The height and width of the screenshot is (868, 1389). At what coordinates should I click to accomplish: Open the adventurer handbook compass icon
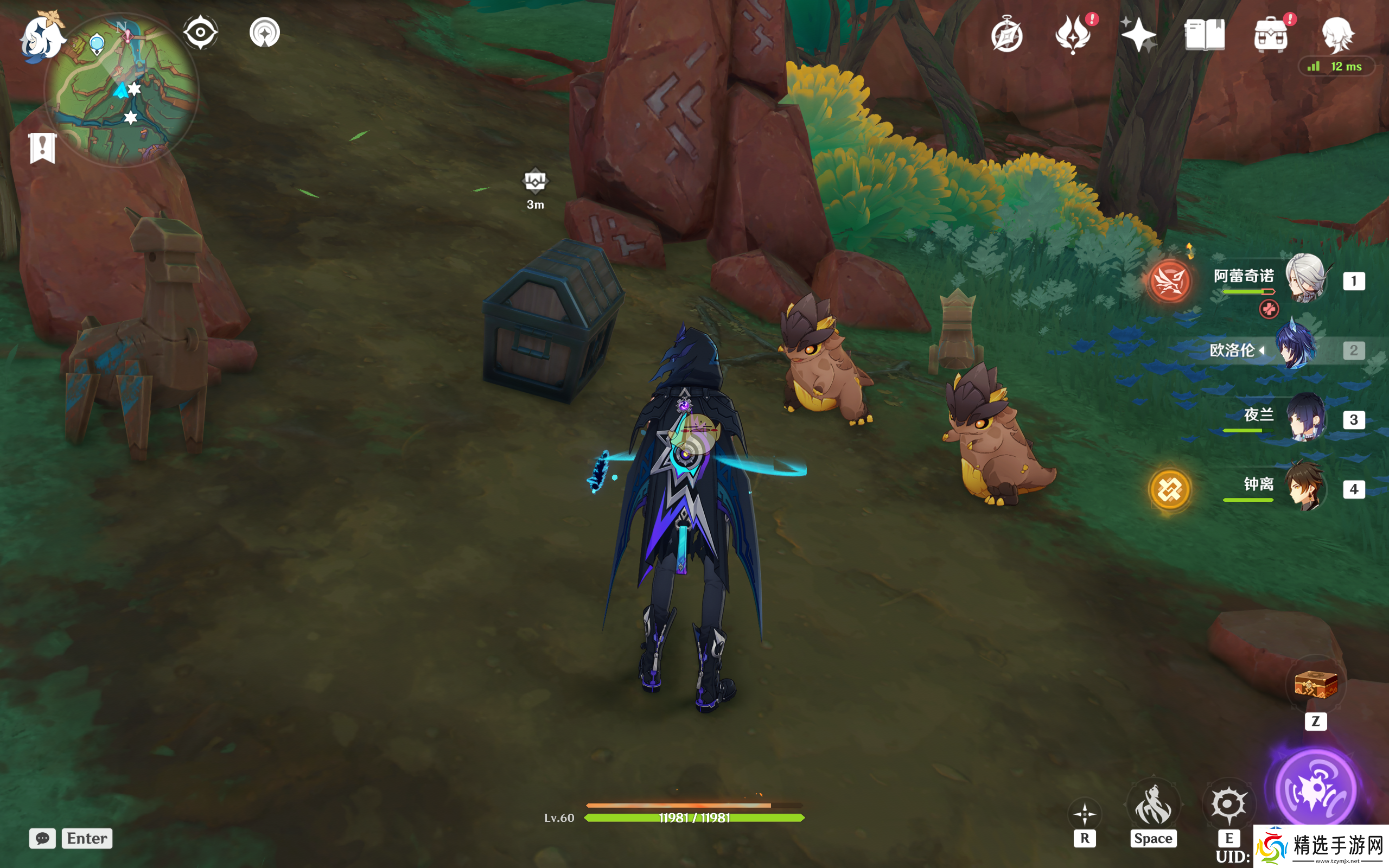click(x=1006, y=36)
